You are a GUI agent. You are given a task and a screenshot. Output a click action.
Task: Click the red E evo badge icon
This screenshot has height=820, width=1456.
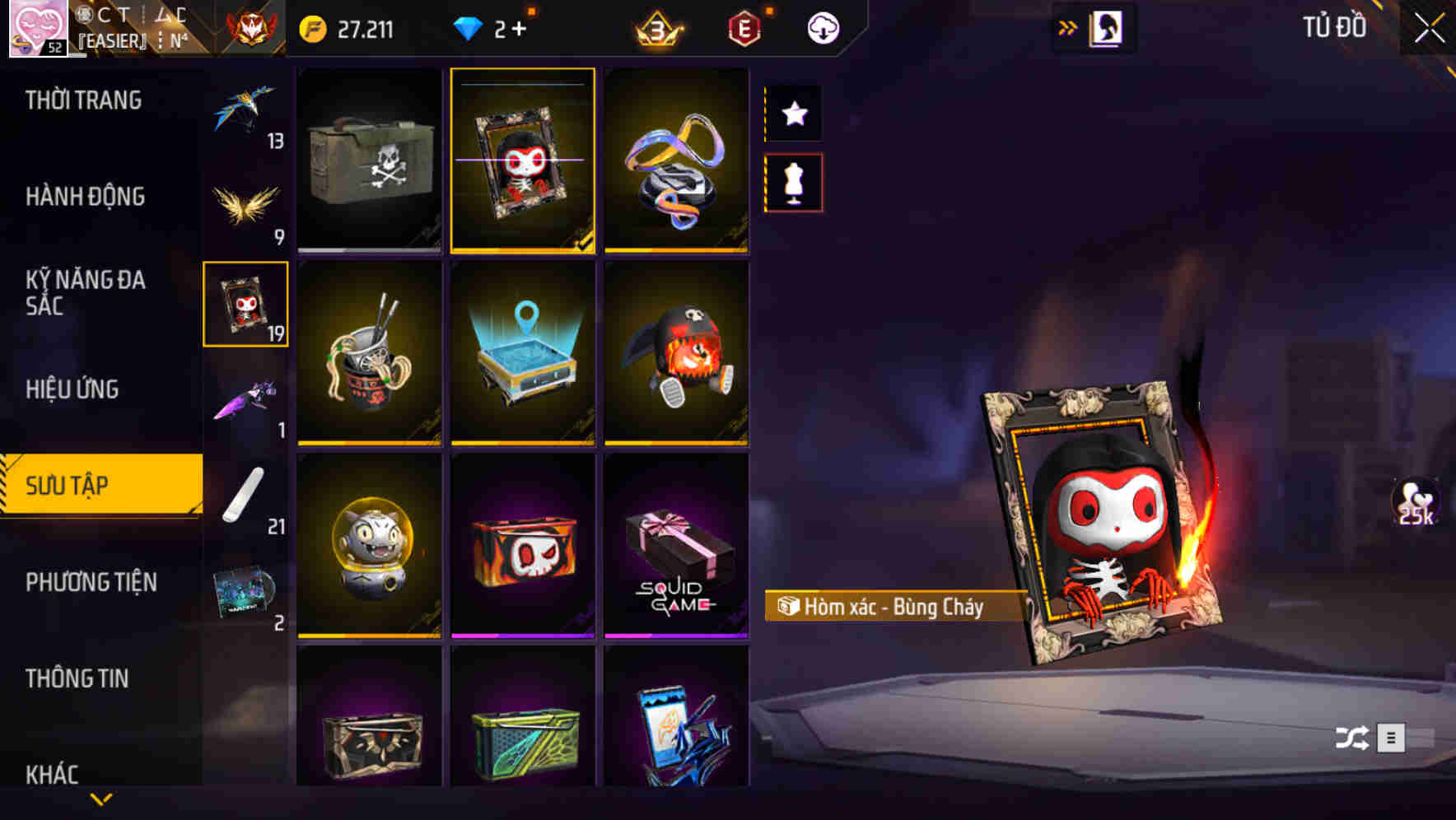click(x=745, y=27)
